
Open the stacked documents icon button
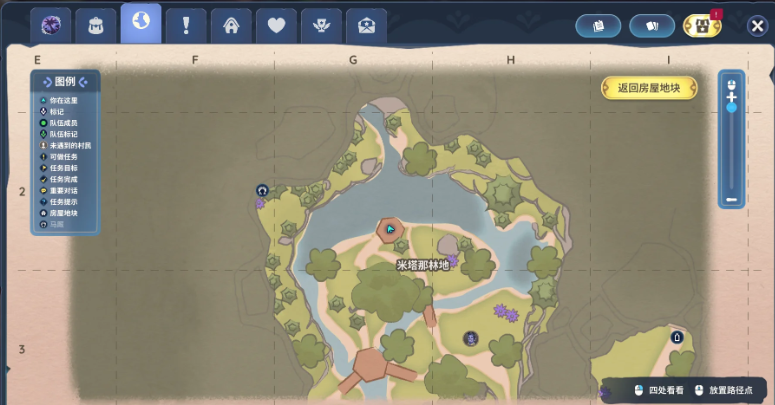599,26
